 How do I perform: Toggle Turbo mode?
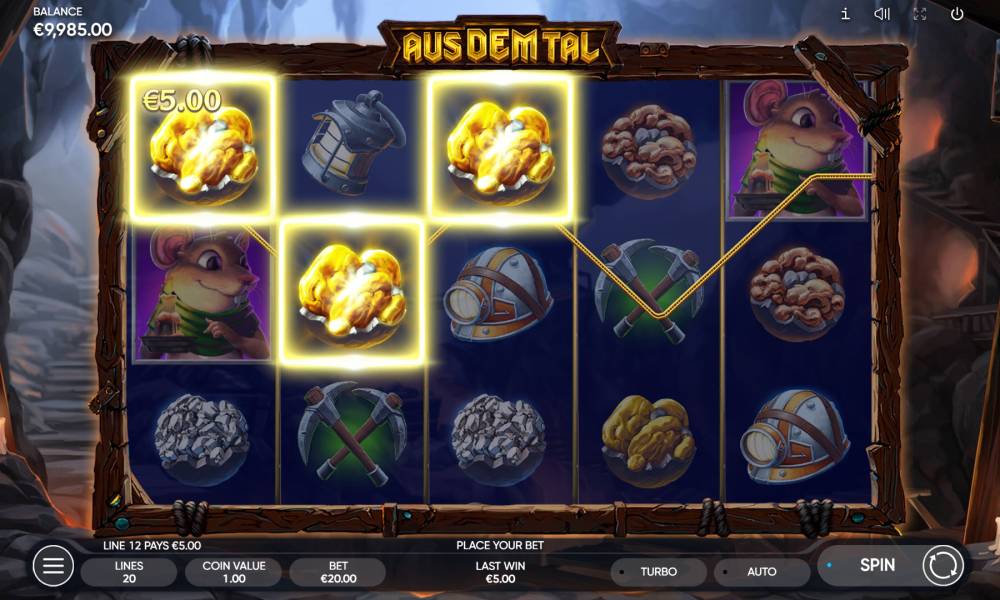pos(658,572)
